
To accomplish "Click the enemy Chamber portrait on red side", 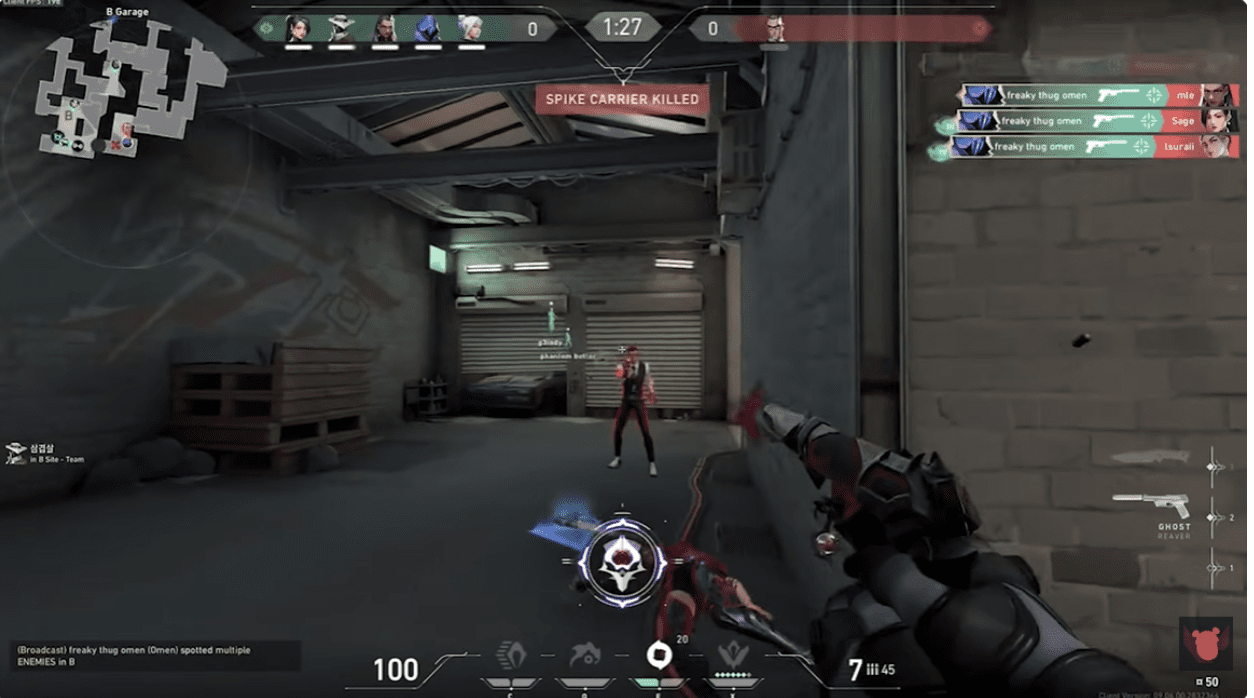I will [x=774, y=29].
